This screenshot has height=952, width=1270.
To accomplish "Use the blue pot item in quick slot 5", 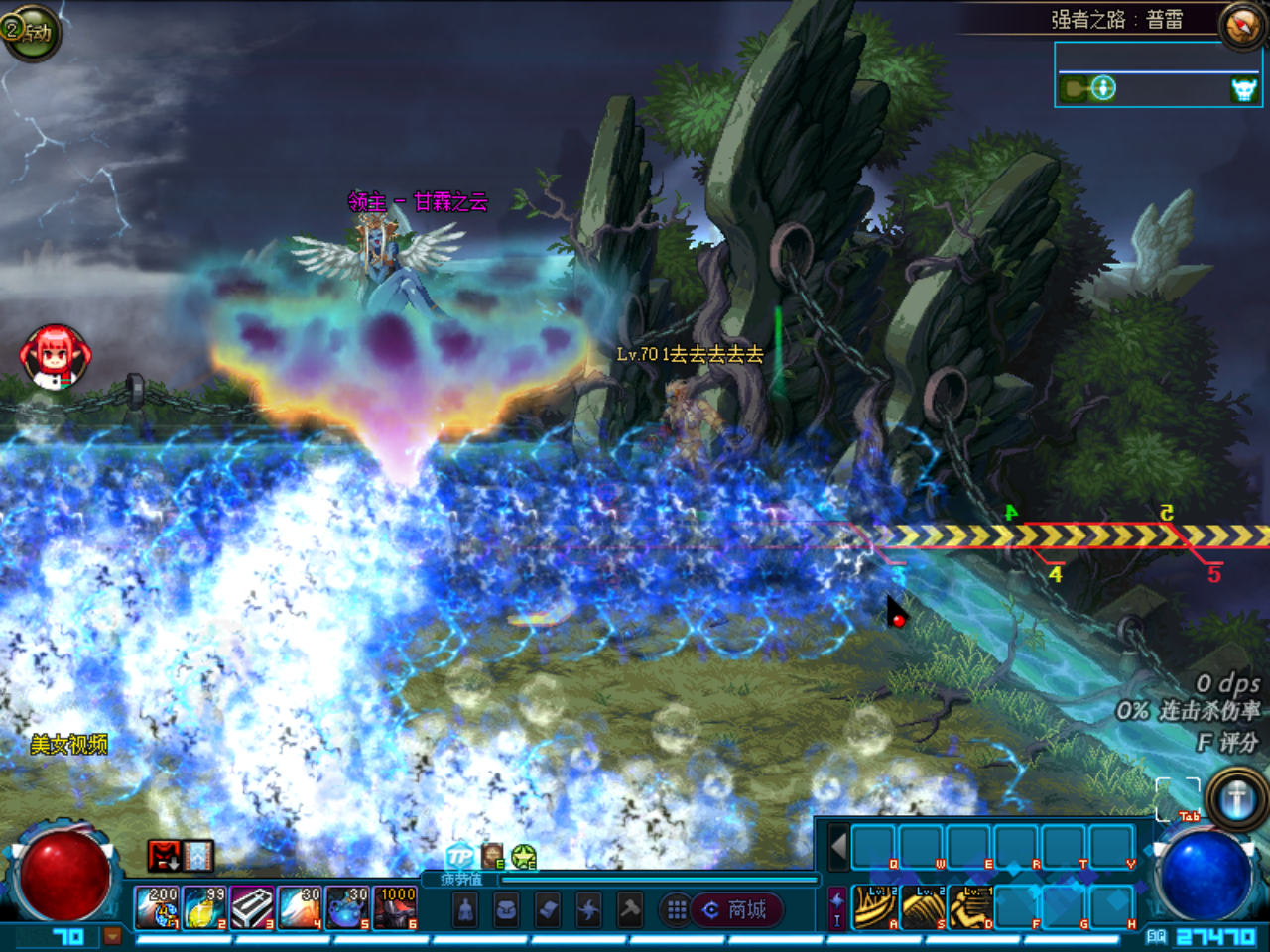I will coord(347,908).
